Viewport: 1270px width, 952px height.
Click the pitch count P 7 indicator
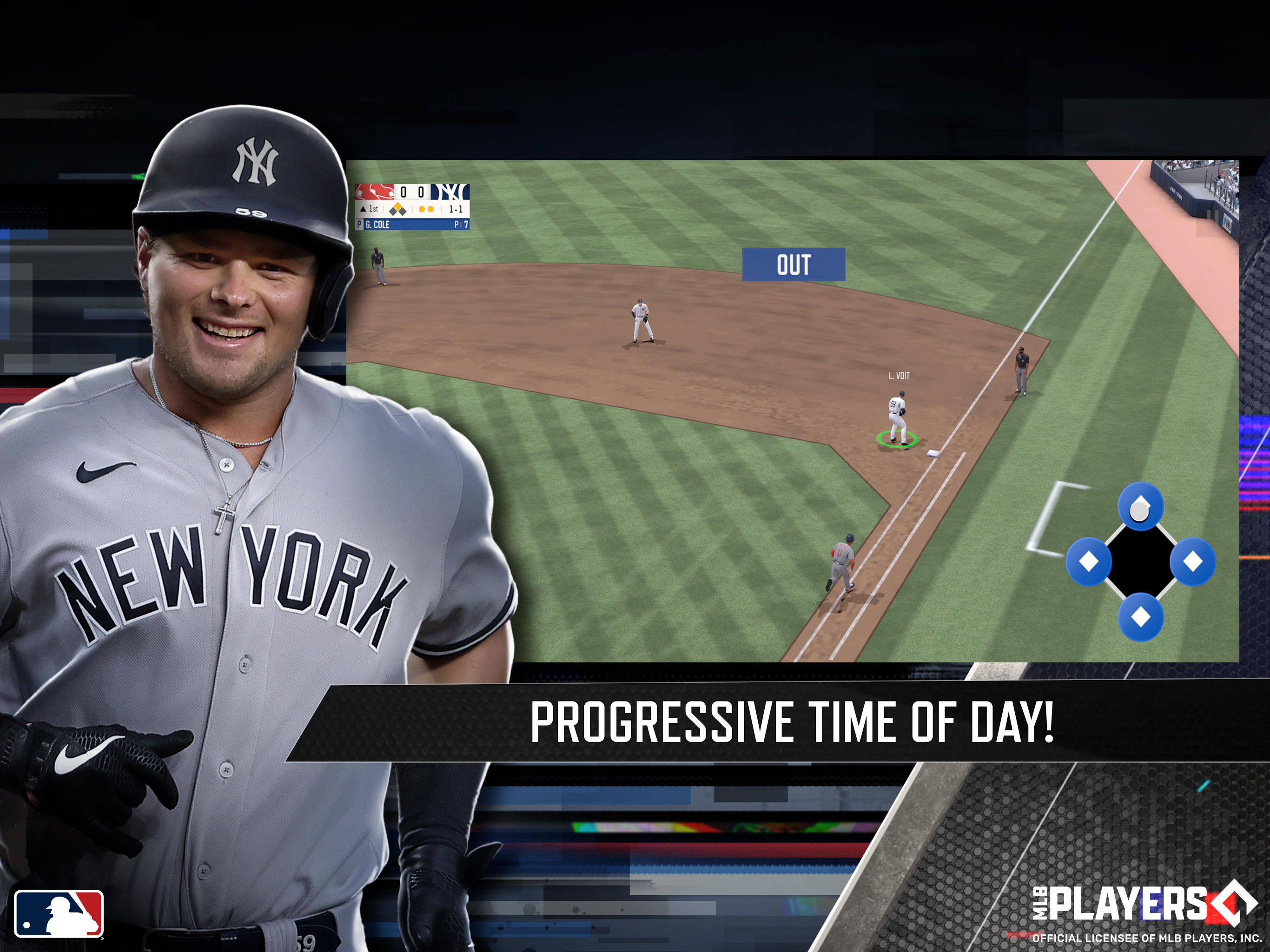[463, 225]
